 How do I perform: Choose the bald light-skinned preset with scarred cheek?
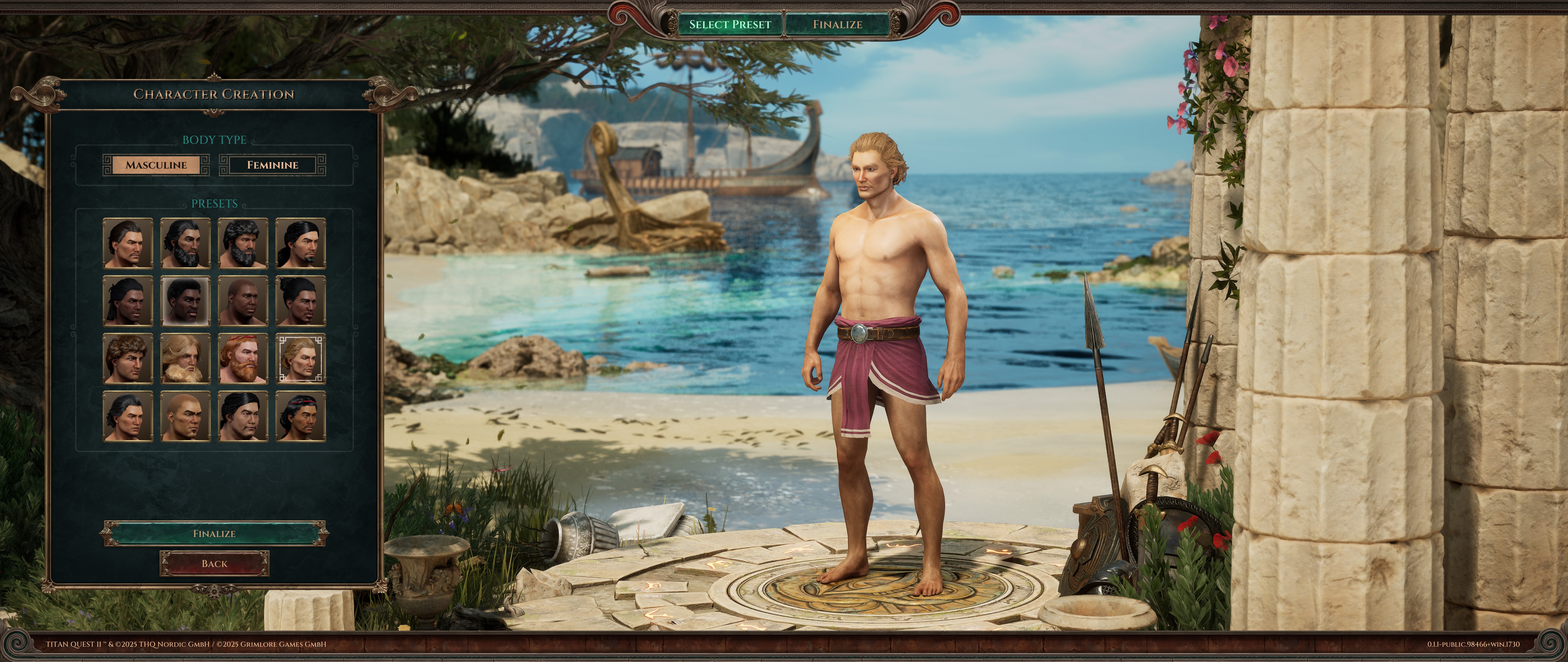(185, 417)
